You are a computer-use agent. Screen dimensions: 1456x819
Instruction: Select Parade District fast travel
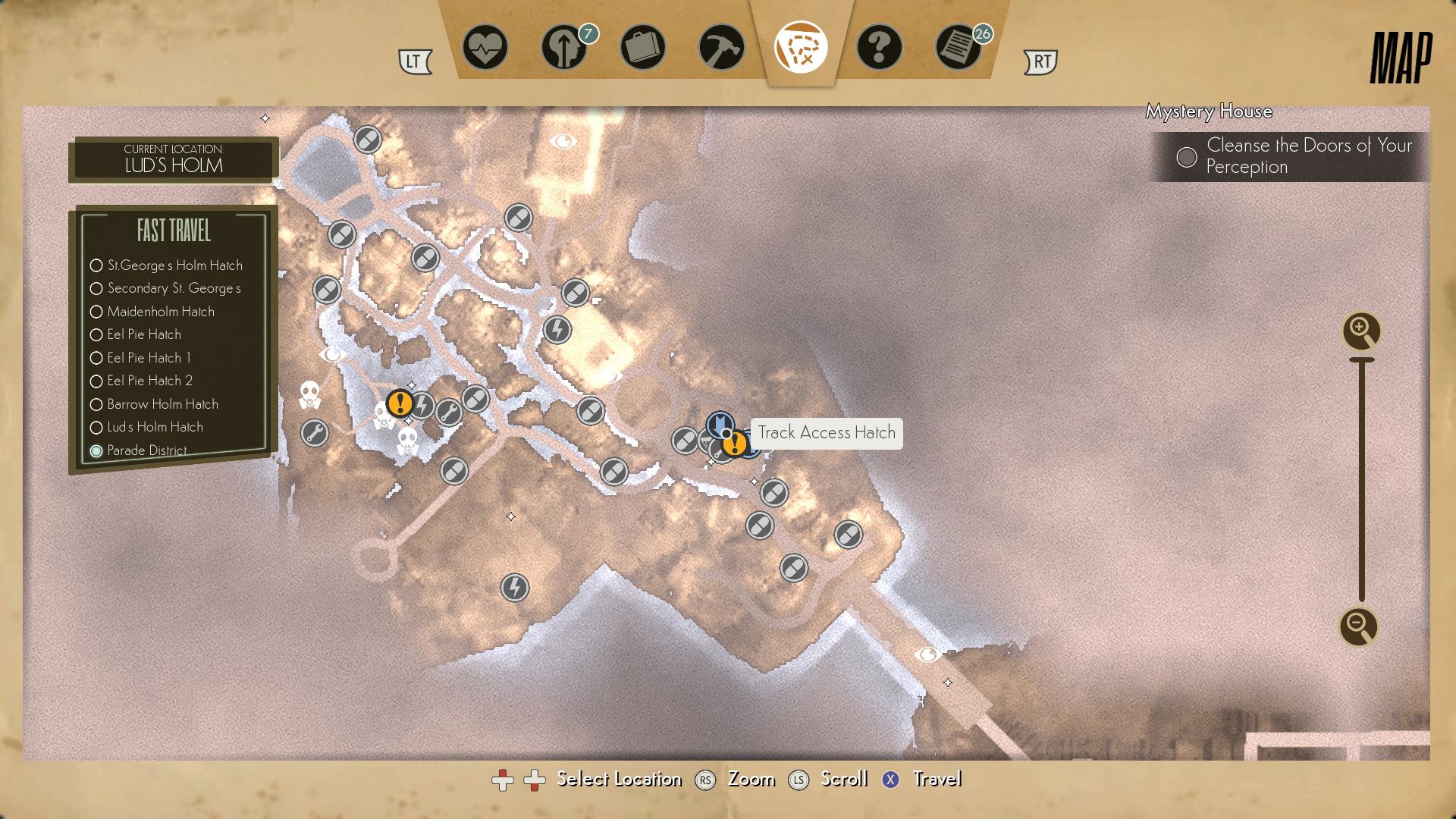pyautogui.click(x=146, y=450)
